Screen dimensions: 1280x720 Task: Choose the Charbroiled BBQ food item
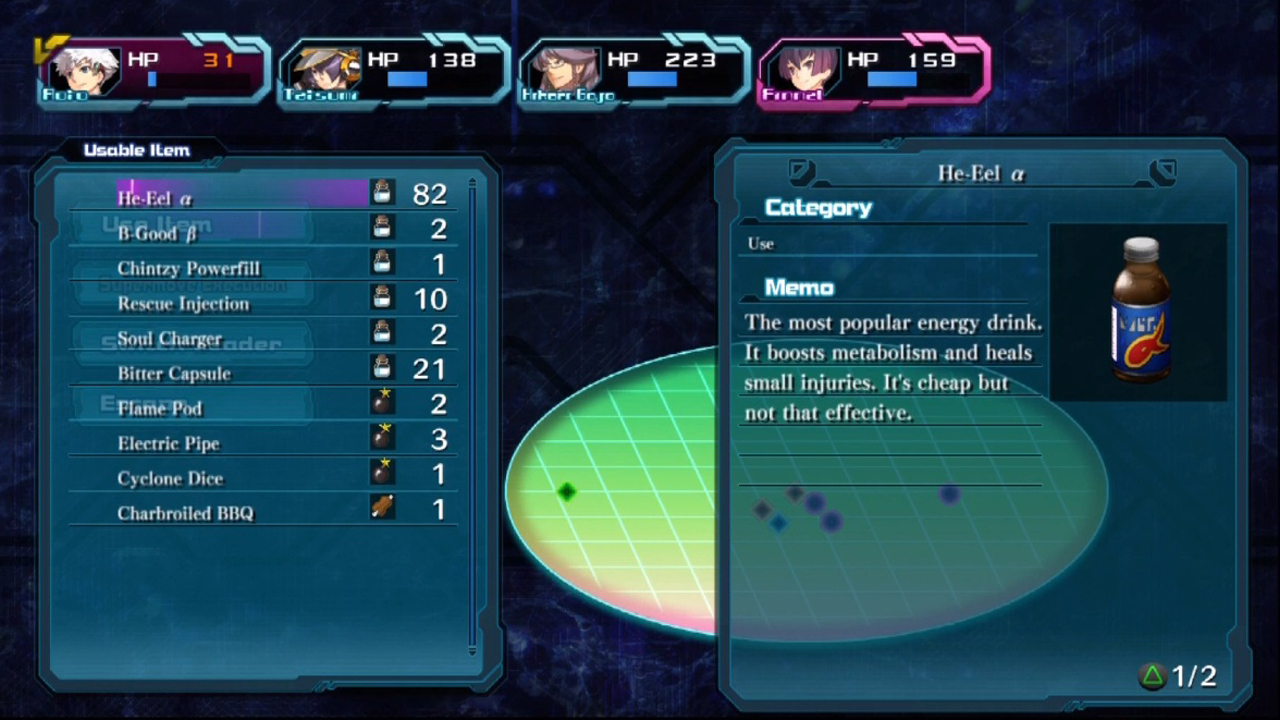click(x=185, y=513)
